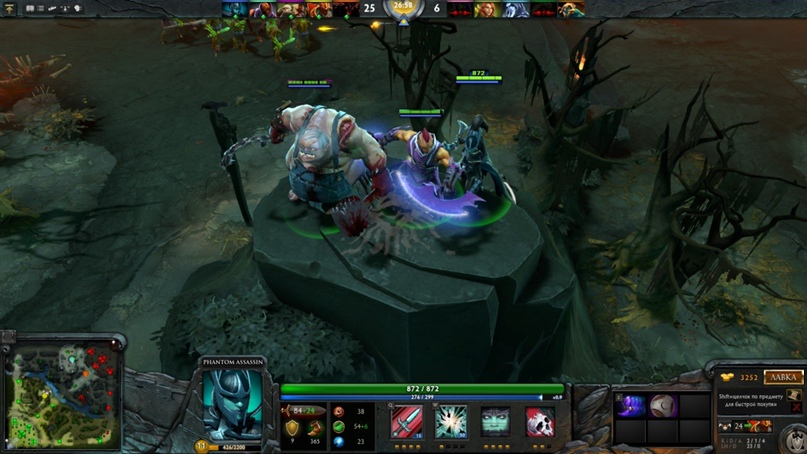Open the ЛАВКА shop button
Viewport: 807px width, 454px height.
click(x=783, y=377)
